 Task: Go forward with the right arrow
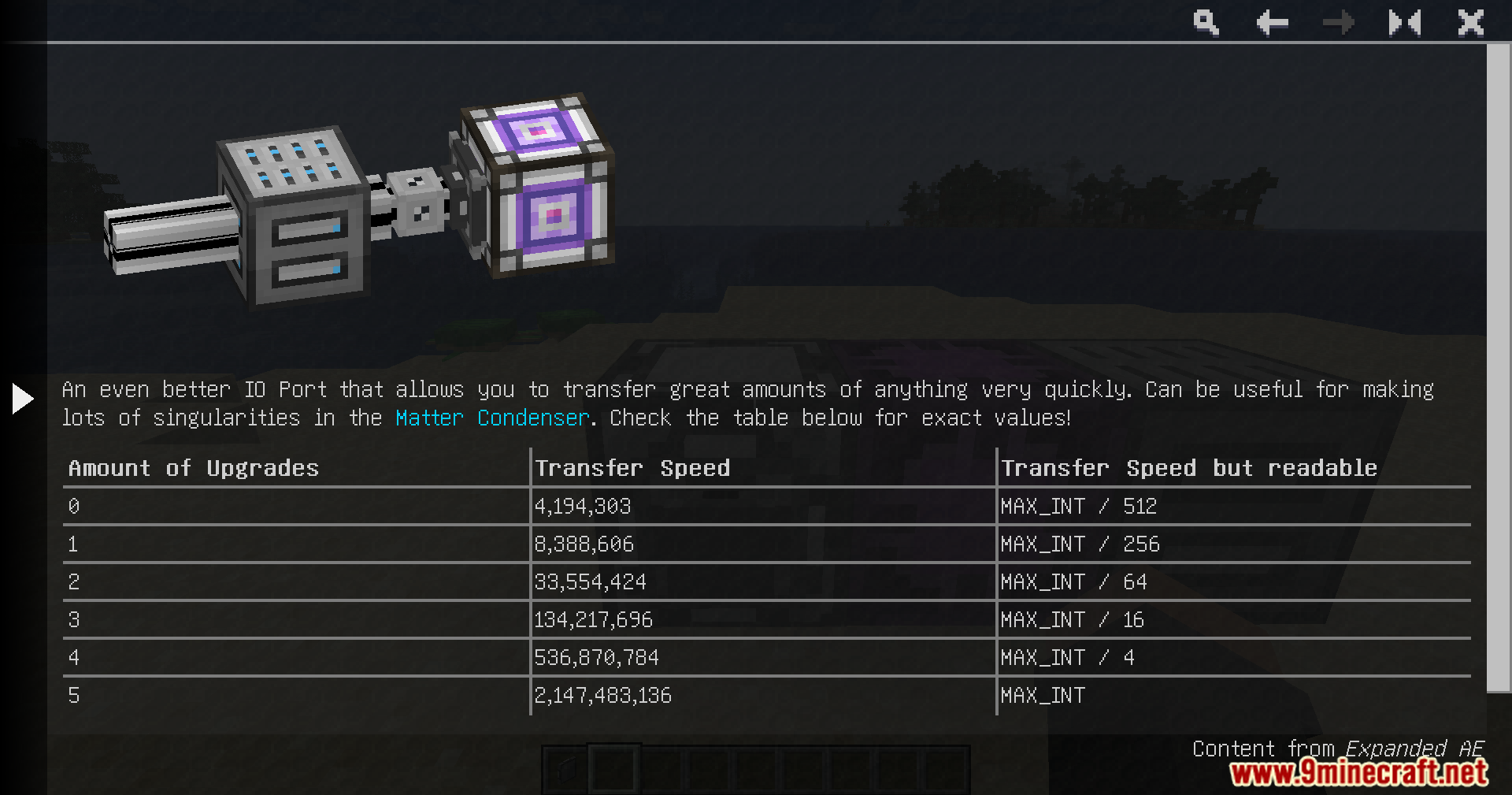pos(1338,23)
